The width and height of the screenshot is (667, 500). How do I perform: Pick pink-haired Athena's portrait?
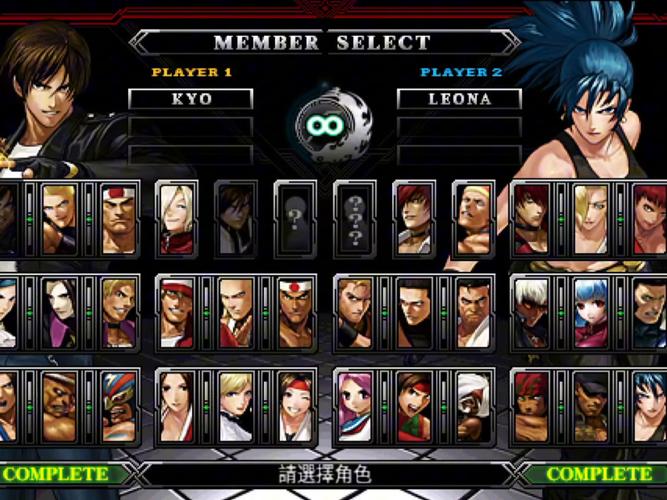[354, 407]
